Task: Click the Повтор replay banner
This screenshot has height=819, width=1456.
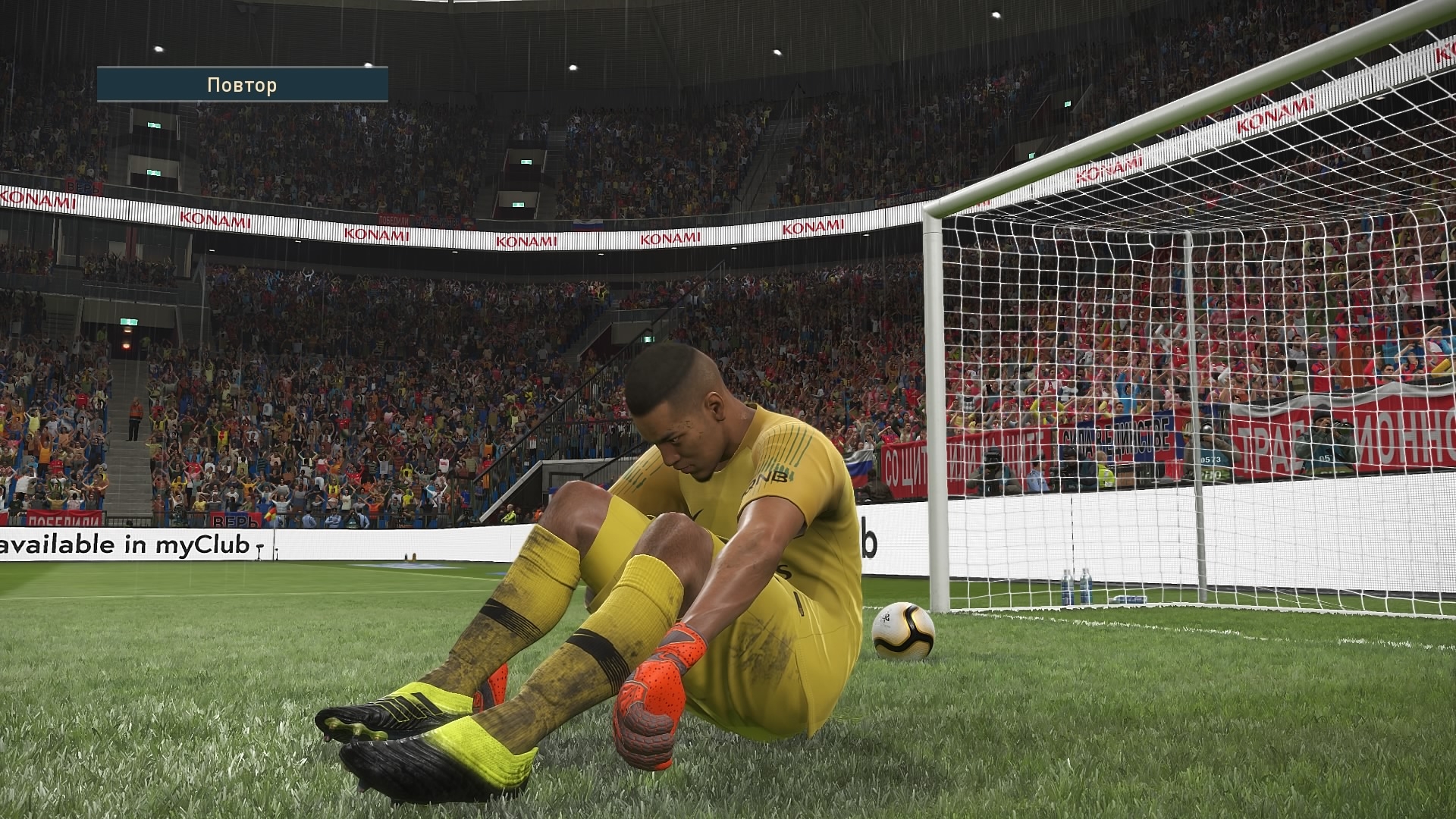Action: (x=243, y=85)
